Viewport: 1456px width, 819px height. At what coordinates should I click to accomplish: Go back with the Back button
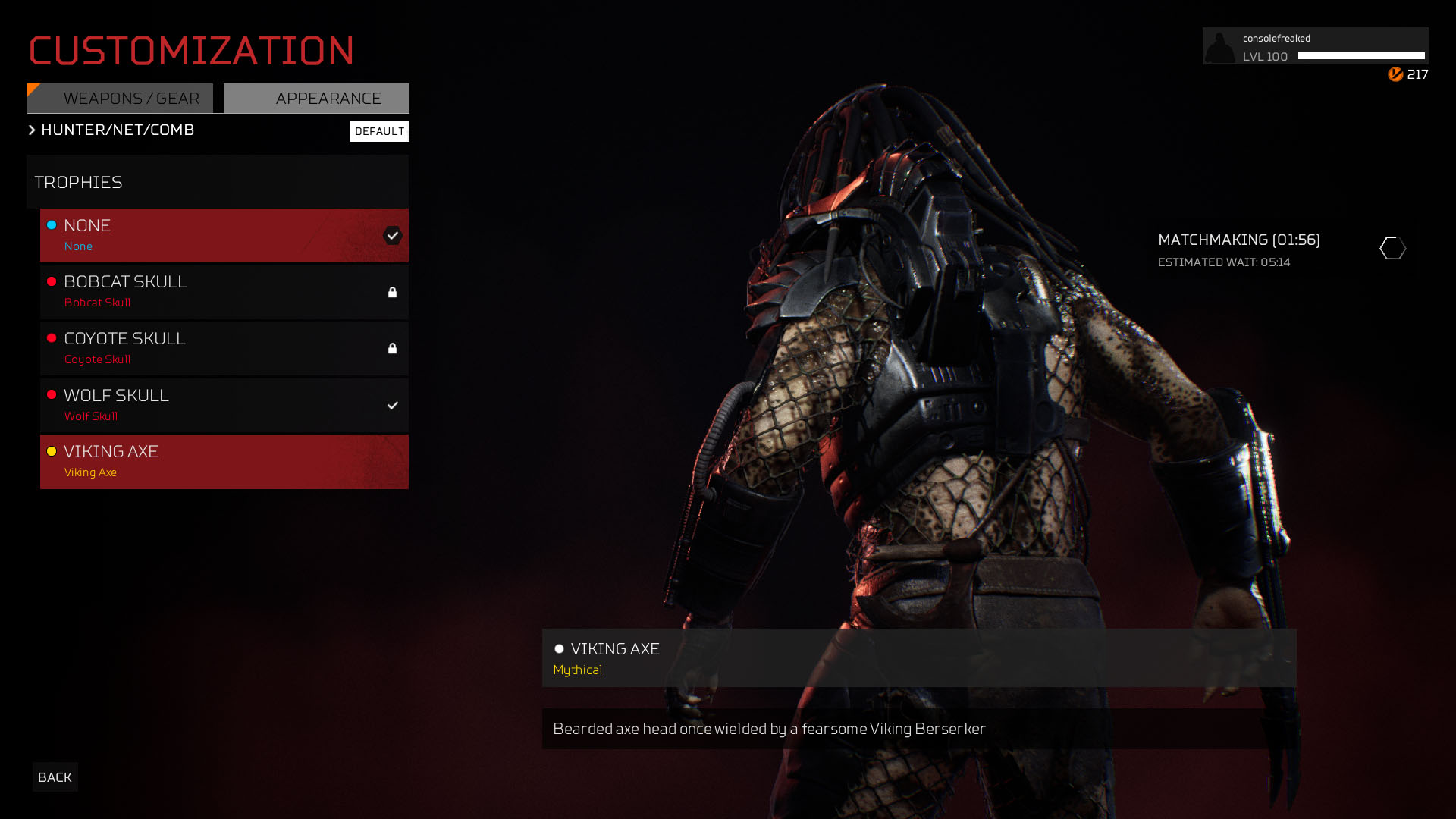click(55, 777)
